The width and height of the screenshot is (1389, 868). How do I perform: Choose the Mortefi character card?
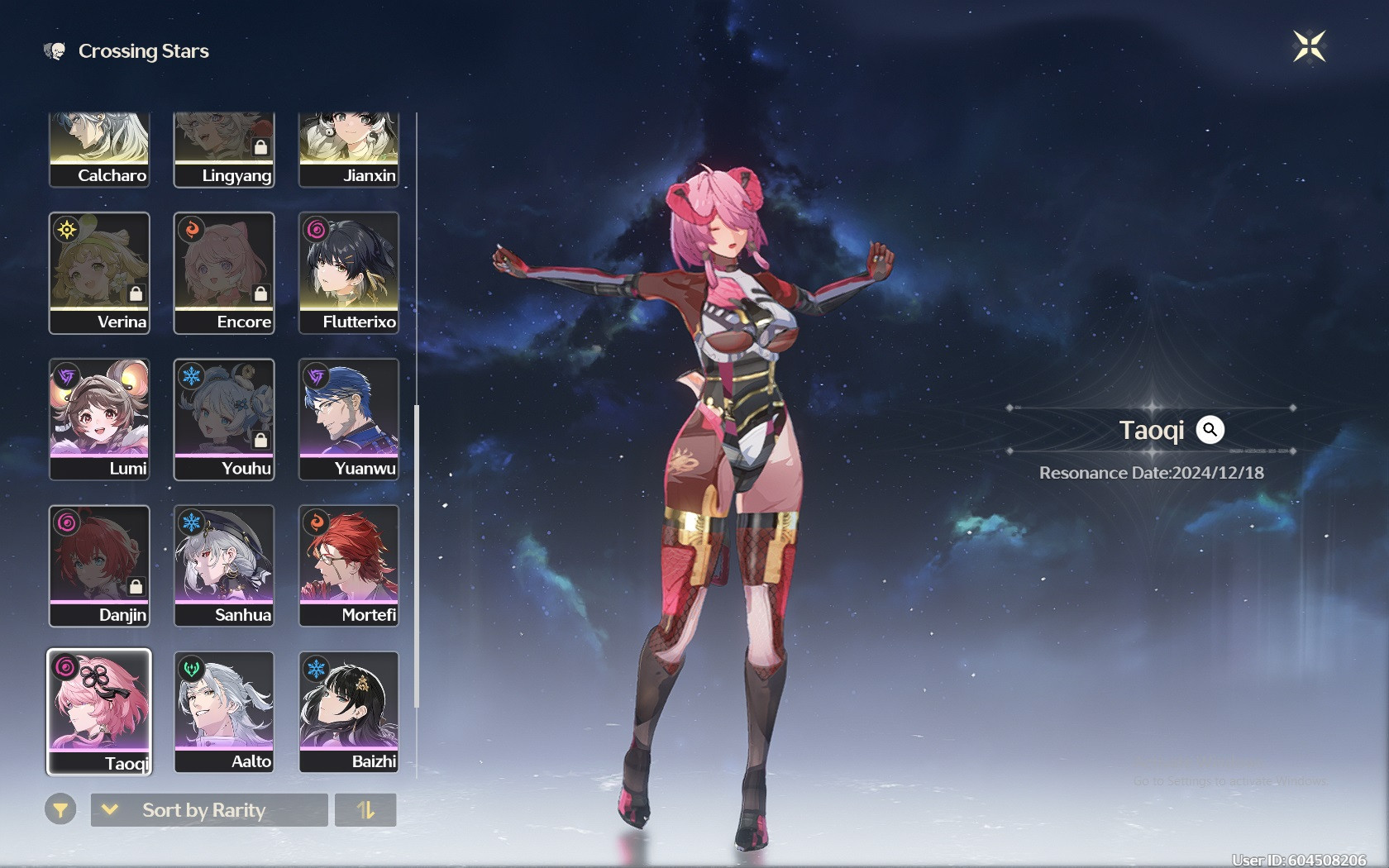tap(348, 565)
